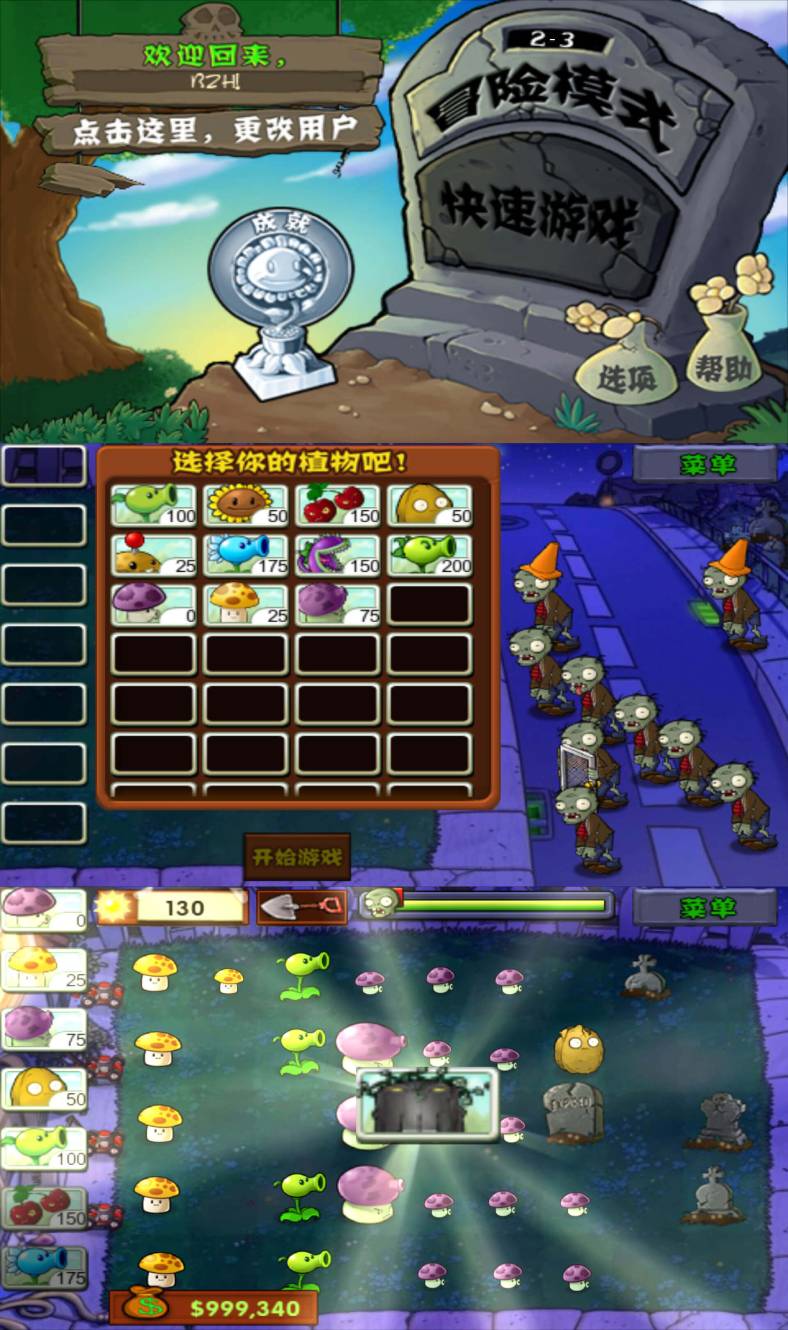Grab the shovel tool

click(302, 907)
